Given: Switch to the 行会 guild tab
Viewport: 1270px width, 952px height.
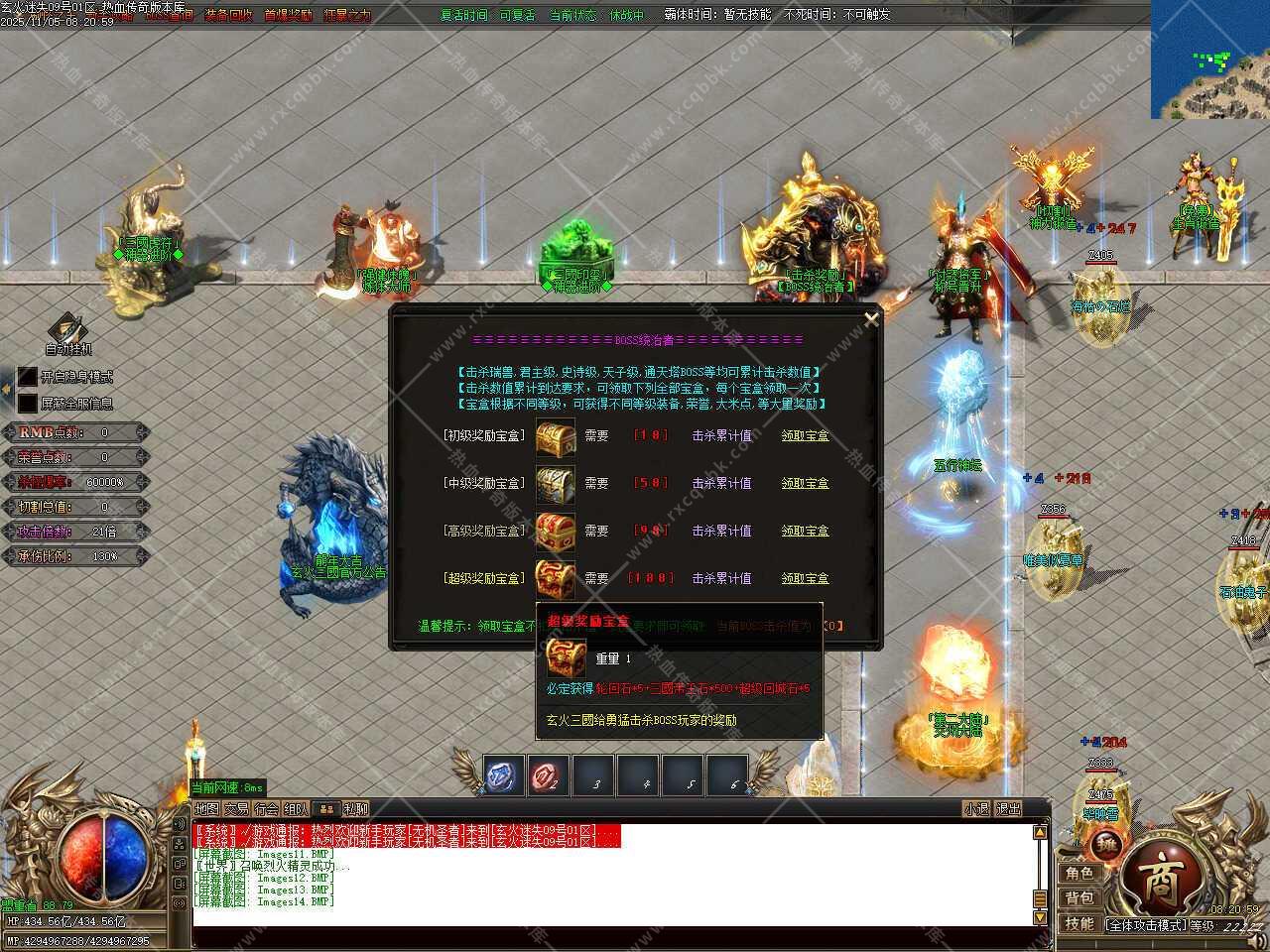Looking at the screenshot, I should tap(266, 809).
